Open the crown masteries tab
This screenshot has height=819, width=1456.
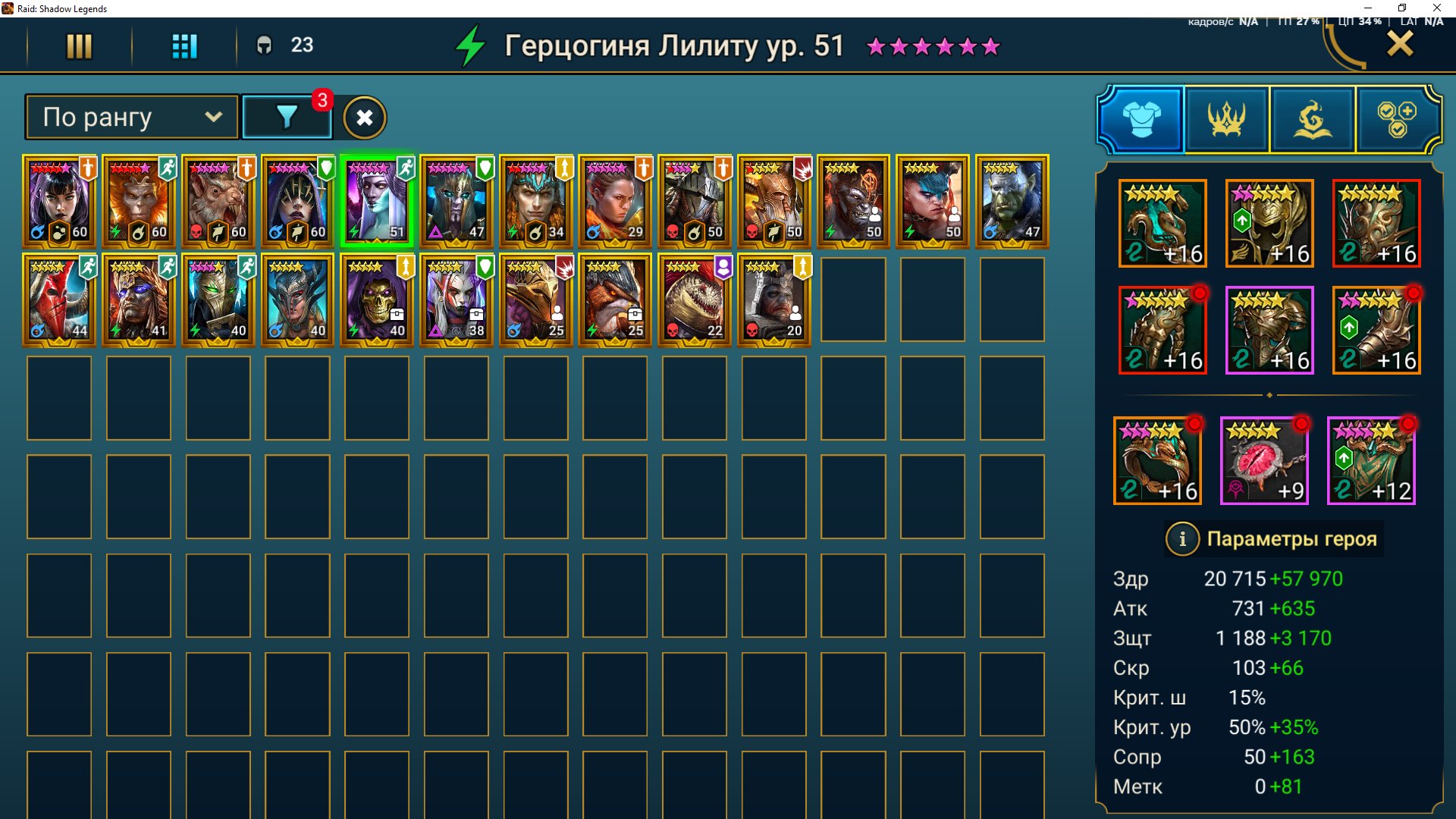(1227, 119)
